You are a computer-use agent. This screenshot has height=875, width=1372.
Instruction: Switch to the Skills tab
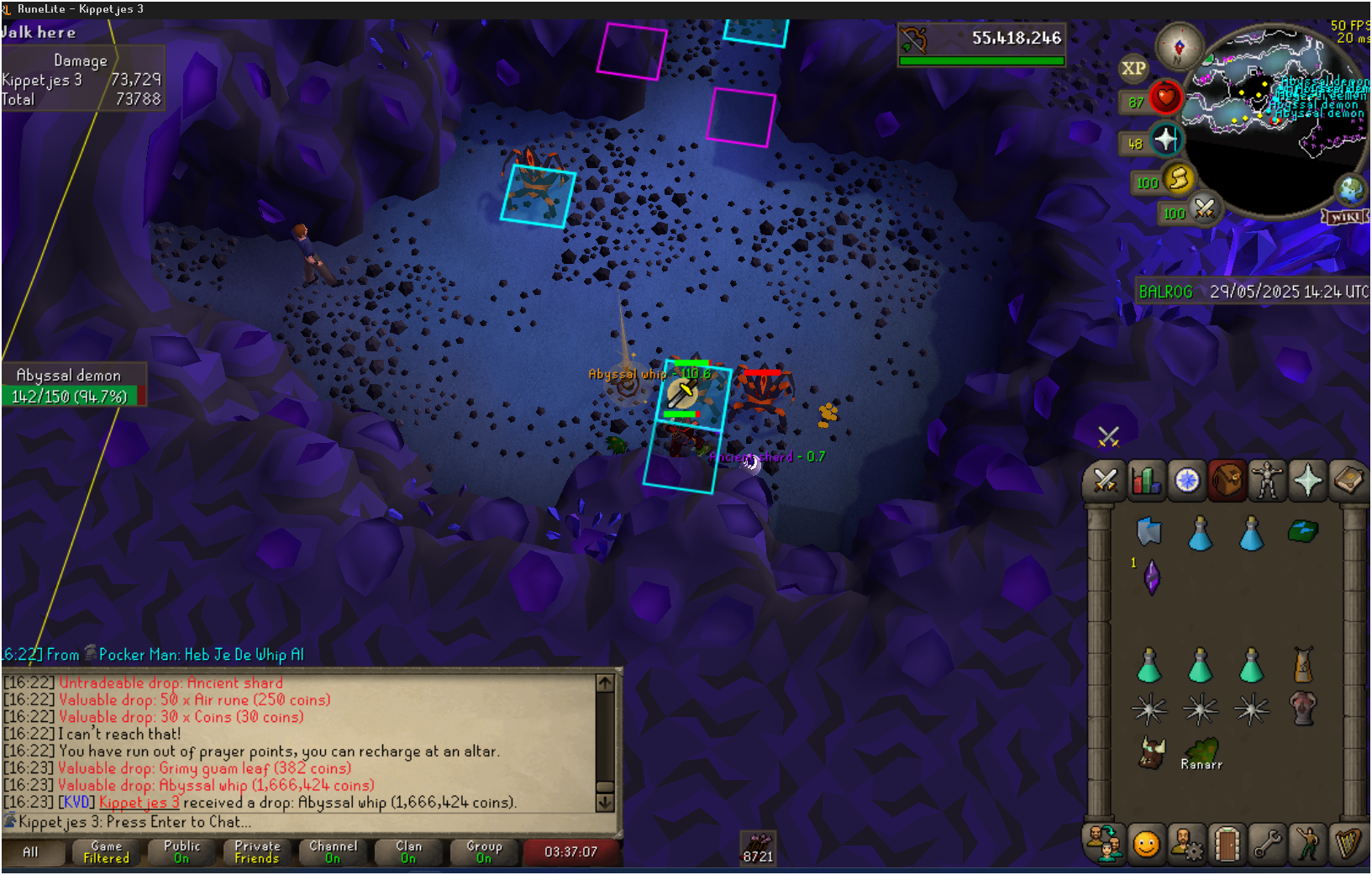pyautogui.click(x=1146, y=481)
